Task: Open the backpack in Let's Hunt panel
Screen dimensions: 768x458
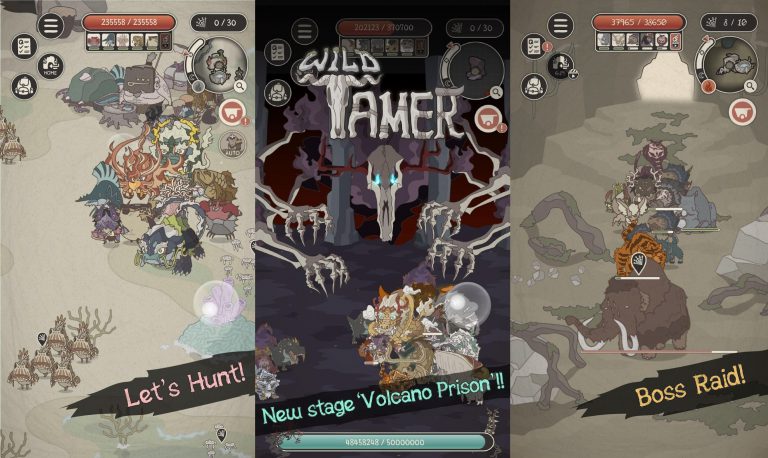Action: pos(23,86)
